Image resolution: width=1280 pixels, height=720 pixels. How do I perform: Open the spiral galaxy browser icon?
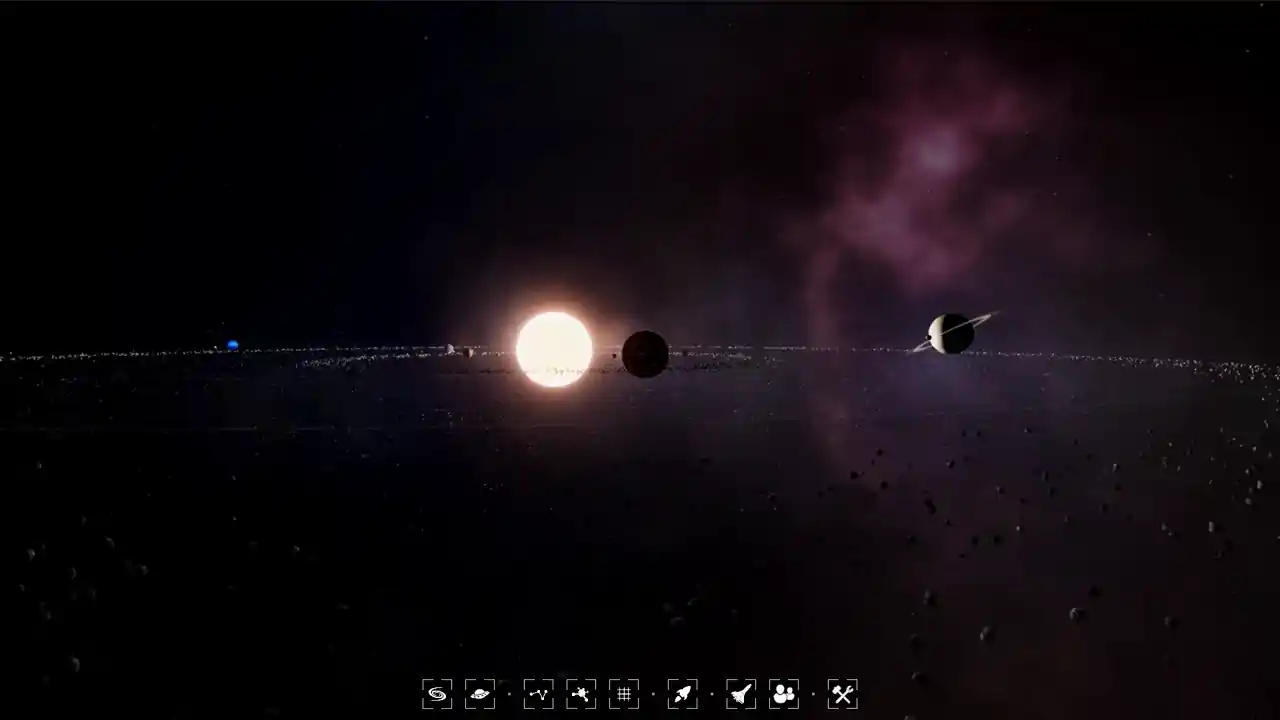click(437, 693)
